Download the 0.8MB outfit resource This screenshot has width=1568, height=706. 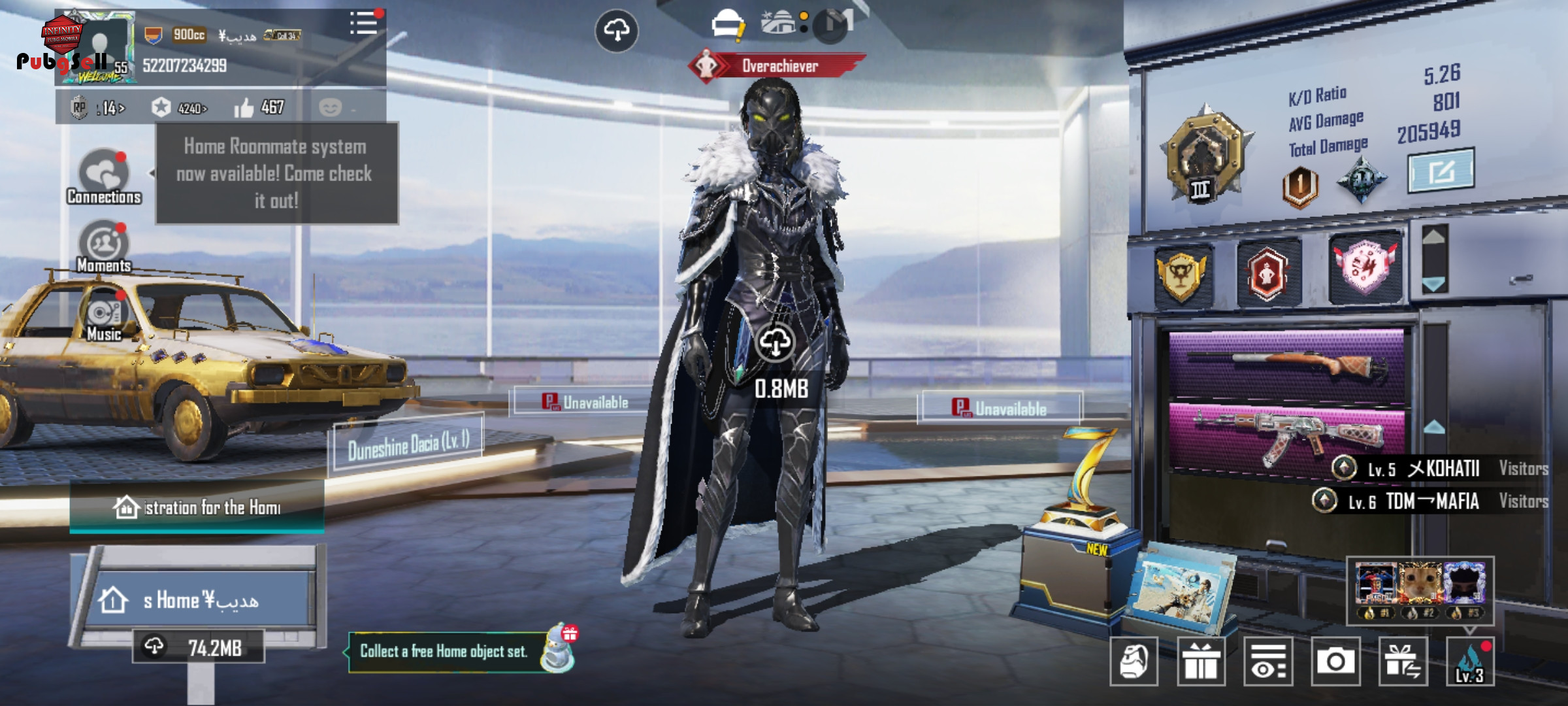[776, 343]
